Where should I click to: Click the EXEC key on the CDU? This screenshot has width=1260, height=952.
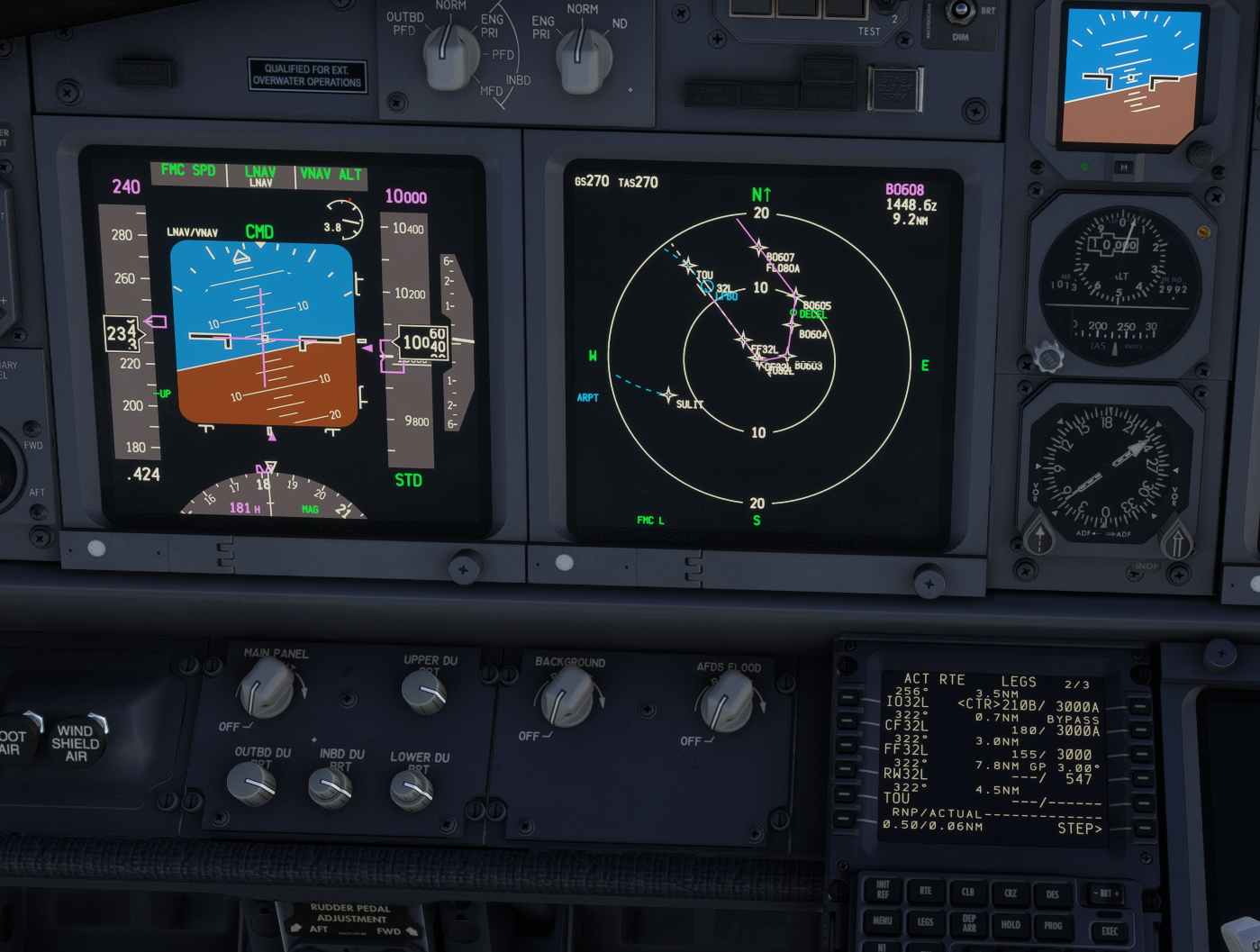point(1109,931)
